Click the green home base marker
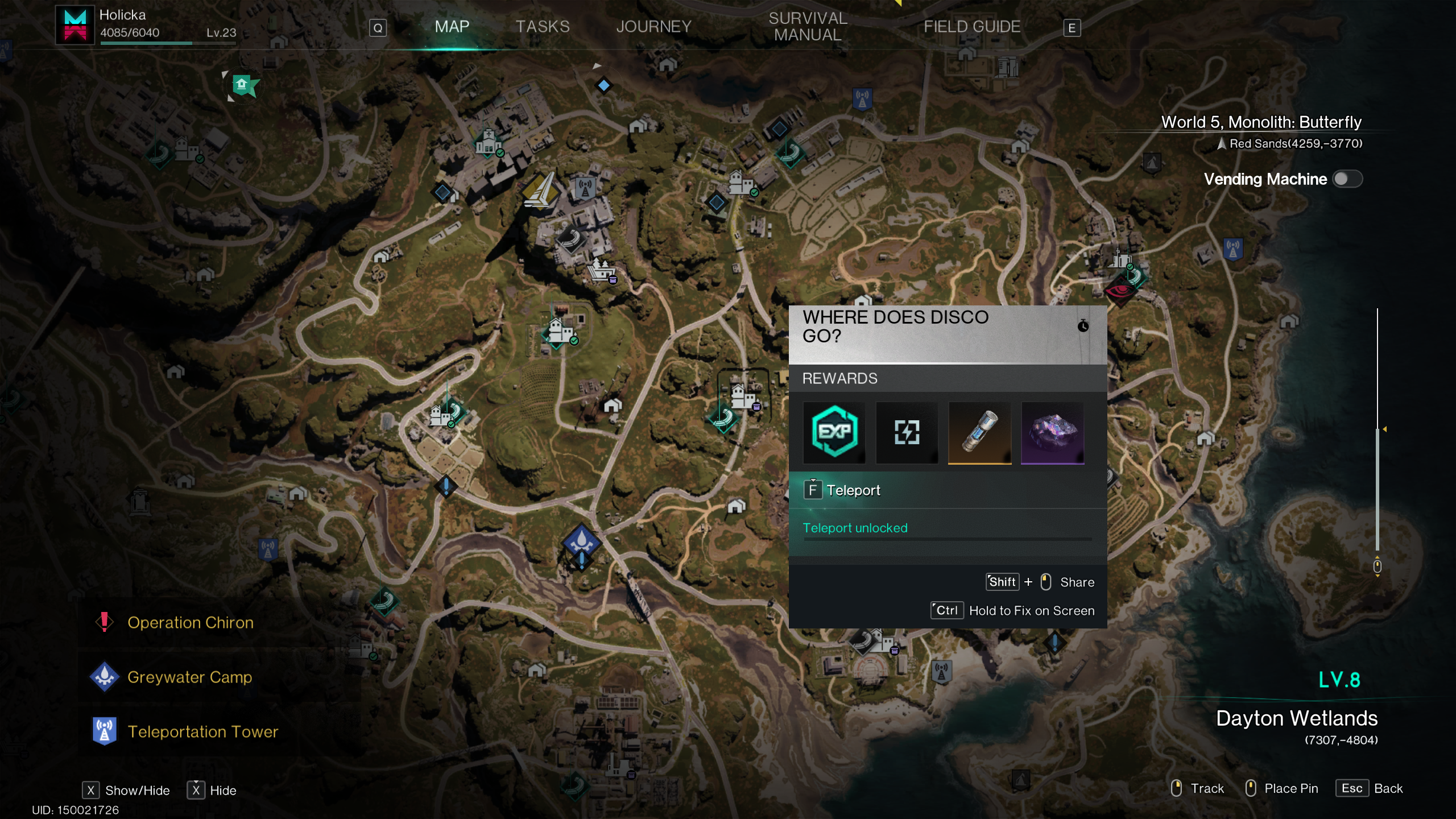This screenshot has width=1456, height=819. [243, 86]
